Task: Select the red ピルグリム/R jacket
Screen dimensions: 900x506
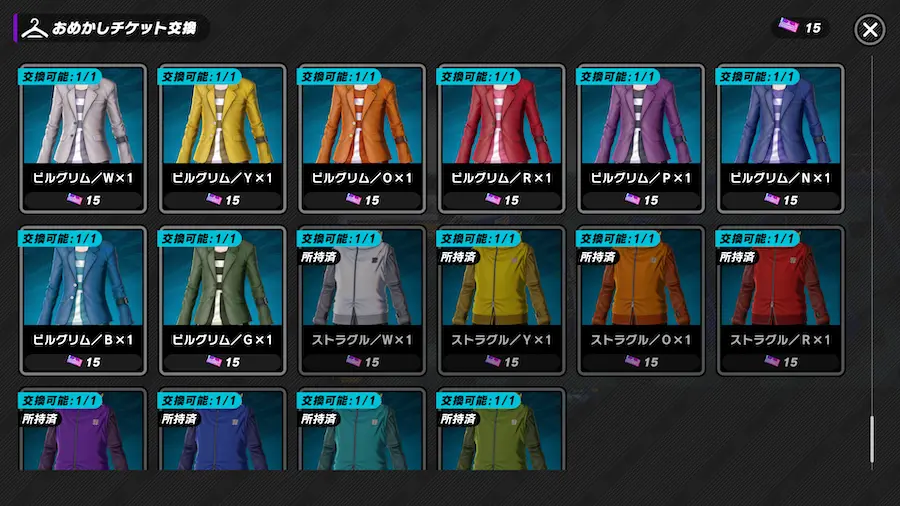Action: pyautogui.click(x=503, y=138)
